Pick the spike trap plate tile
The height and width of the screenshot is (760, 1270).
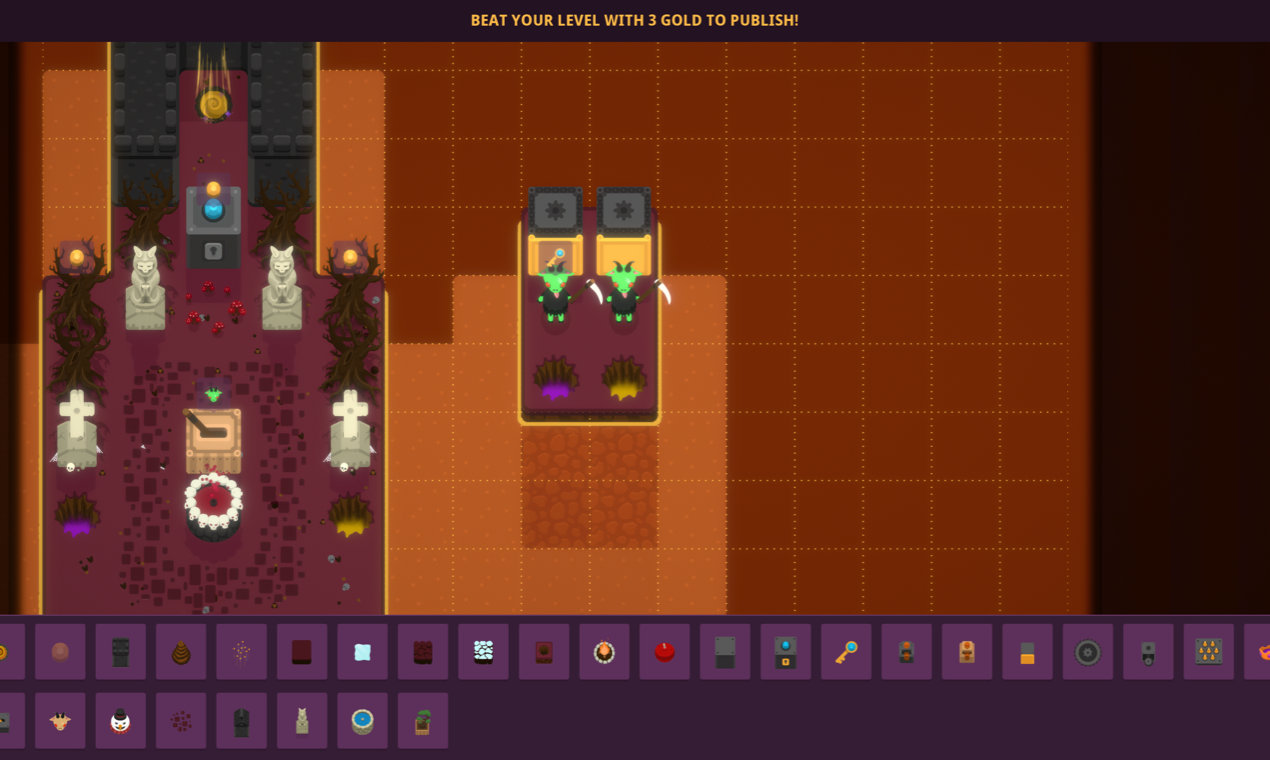tap(1208, 652)
